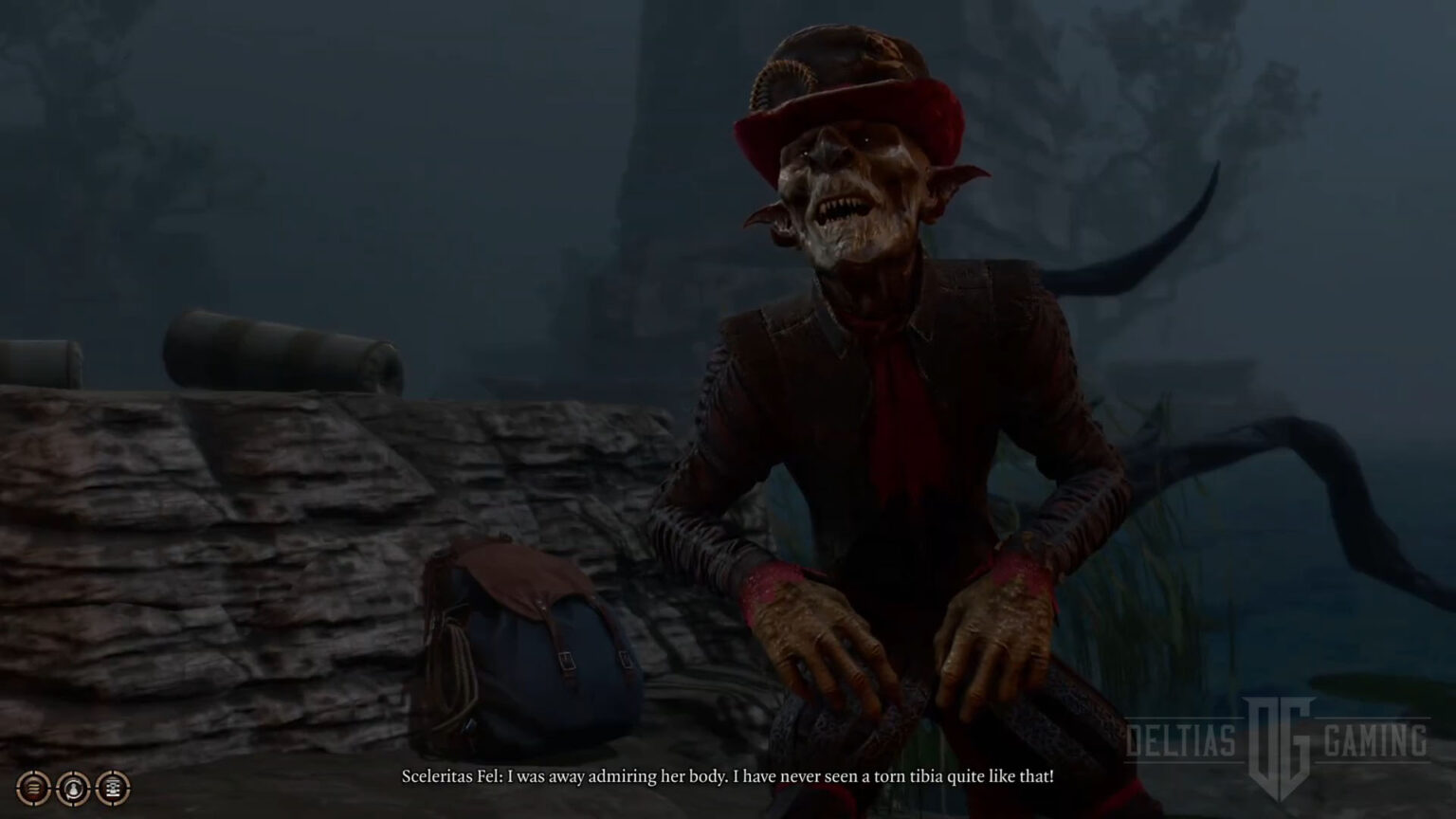The height and width of the screenshot is (819, 1456).
Task: Toggle the dialogue view mode button
Action: [x=113, y=787]
